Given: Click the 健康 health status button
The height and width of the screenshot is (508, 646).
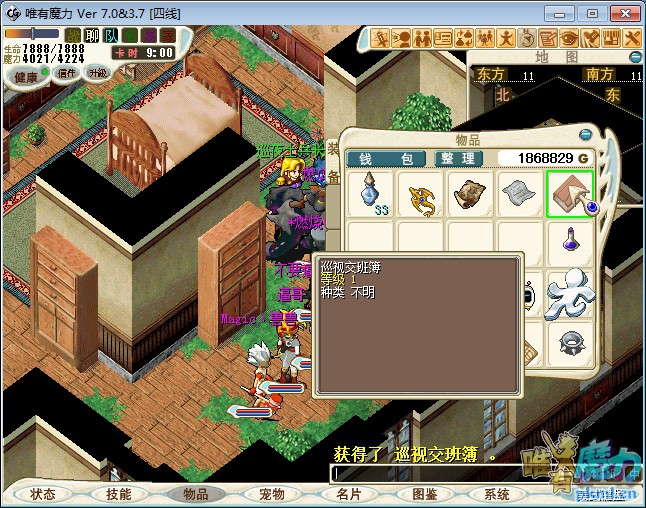Looking at the screenshot, I should (26, 76).
